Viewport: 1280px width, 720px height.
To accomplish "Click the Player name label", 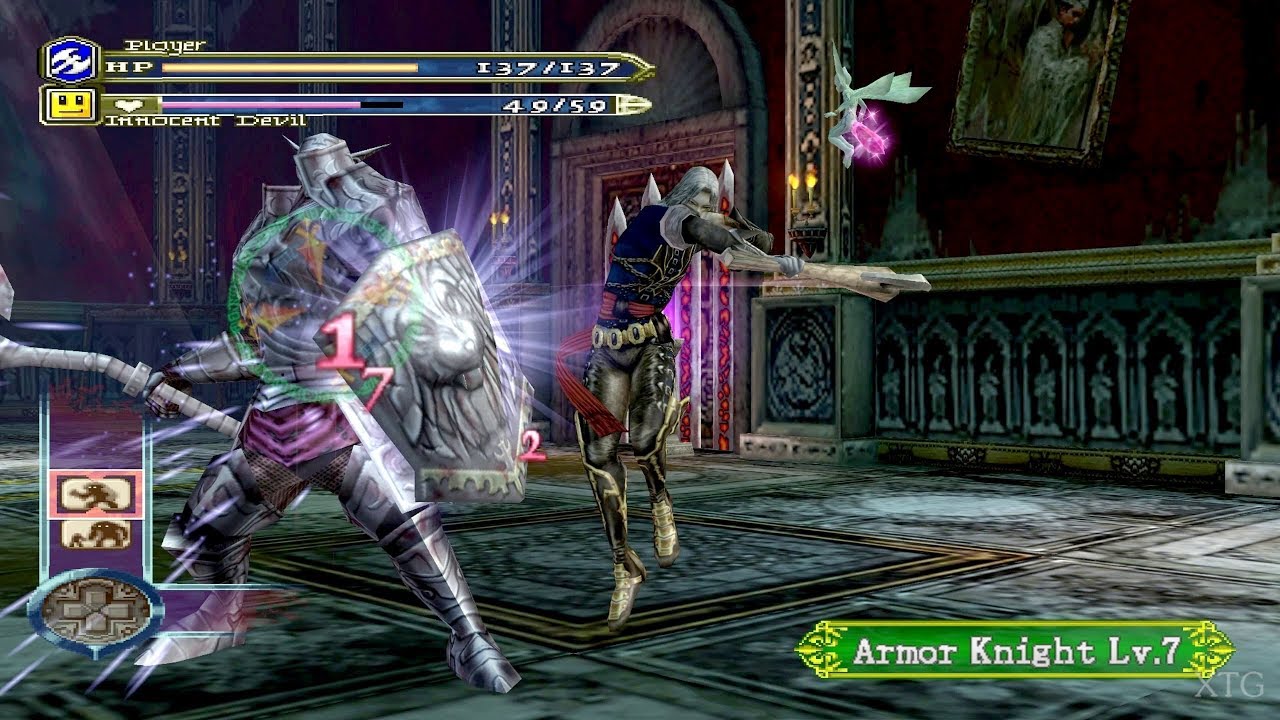I will pyautogui.click(x=166, y=44).
